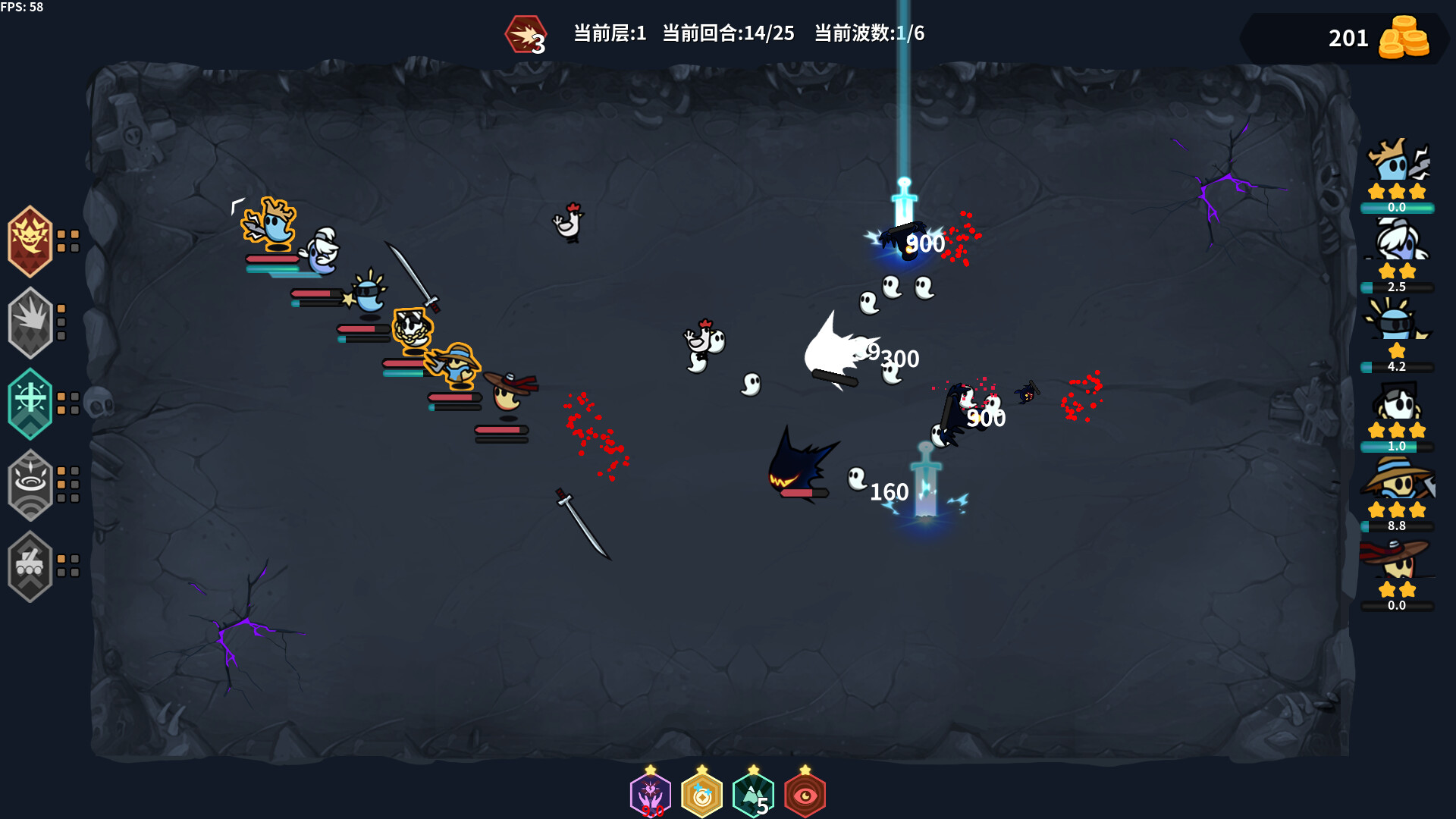The height and width of the screenshot is (819, 1456).
Task: Click the gold coin total showing 201
Action: [1350, 38]
